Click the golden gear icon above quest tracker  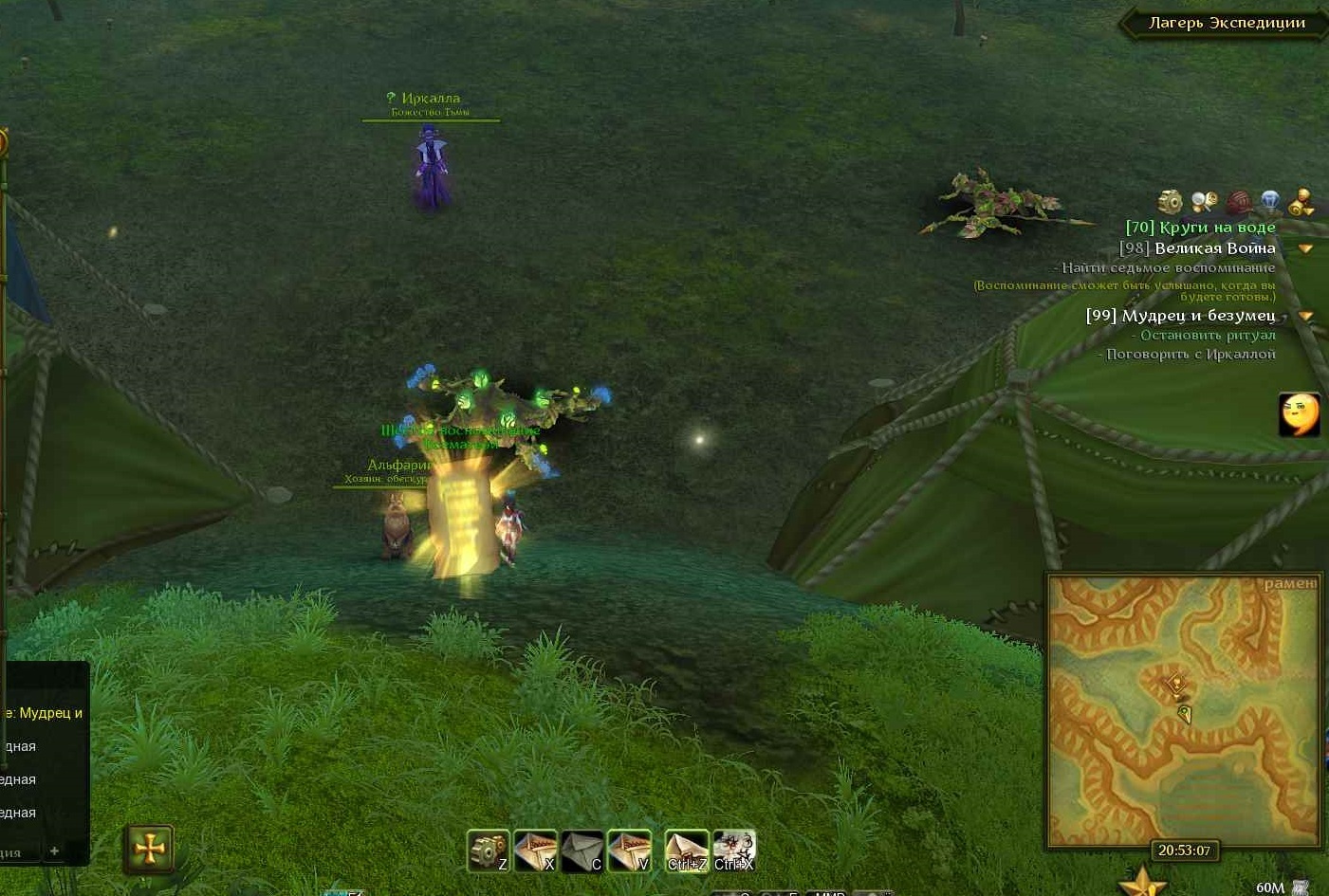click(x=1171, y=201)
